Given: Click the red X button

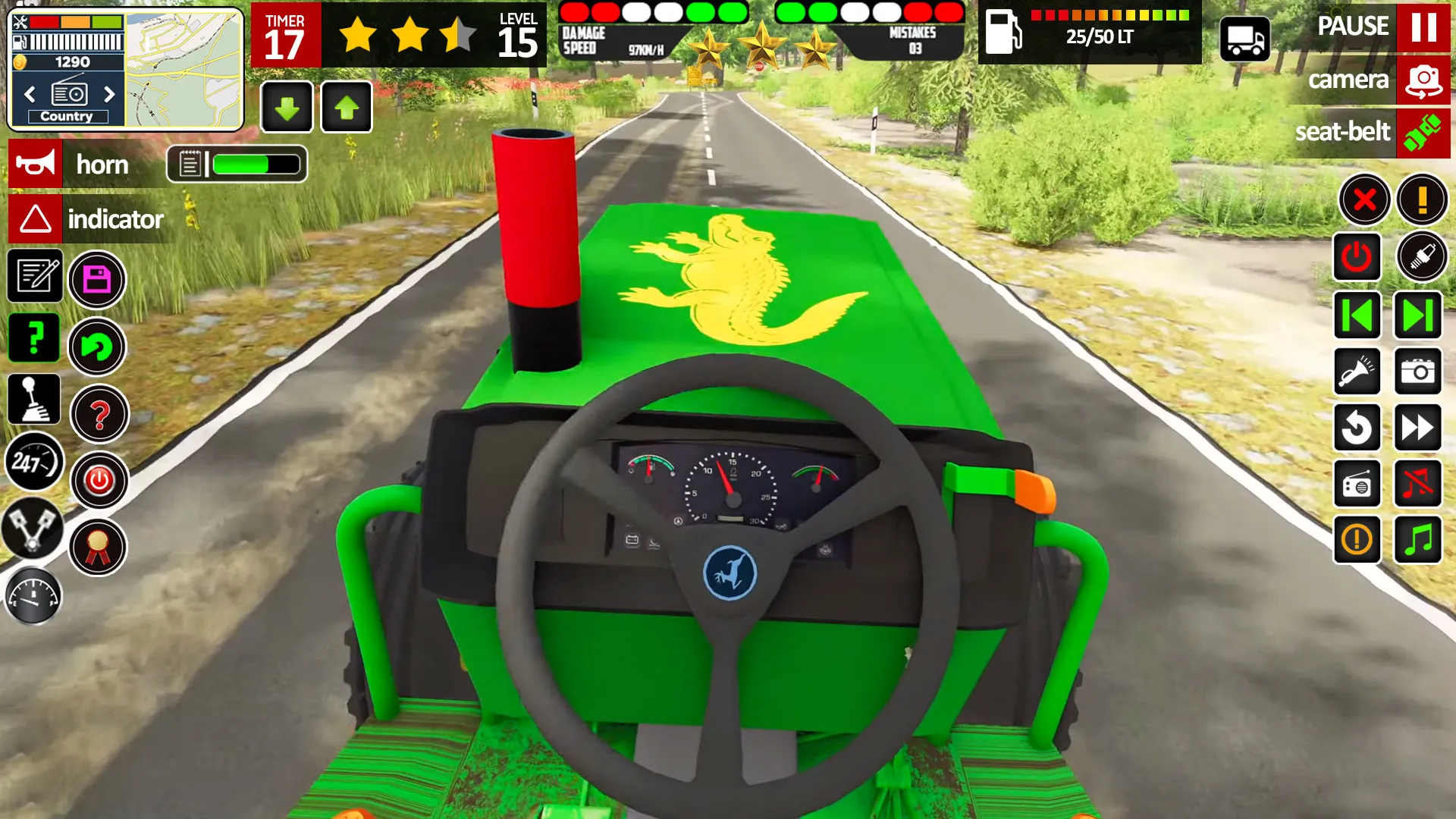Looking at the screenshot, I should [1364, 200].
